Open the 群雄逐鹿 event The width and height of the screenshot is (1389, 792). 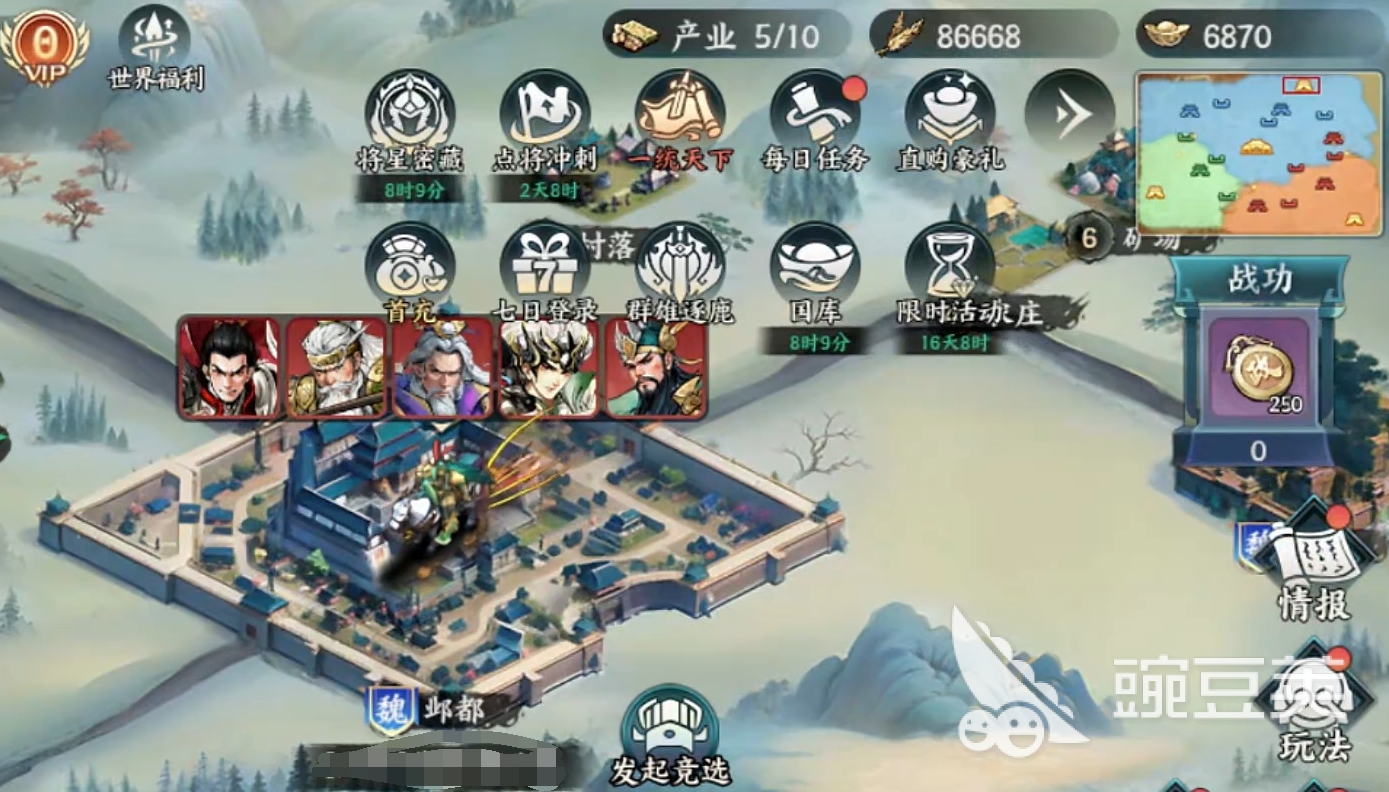coord(680,267)
